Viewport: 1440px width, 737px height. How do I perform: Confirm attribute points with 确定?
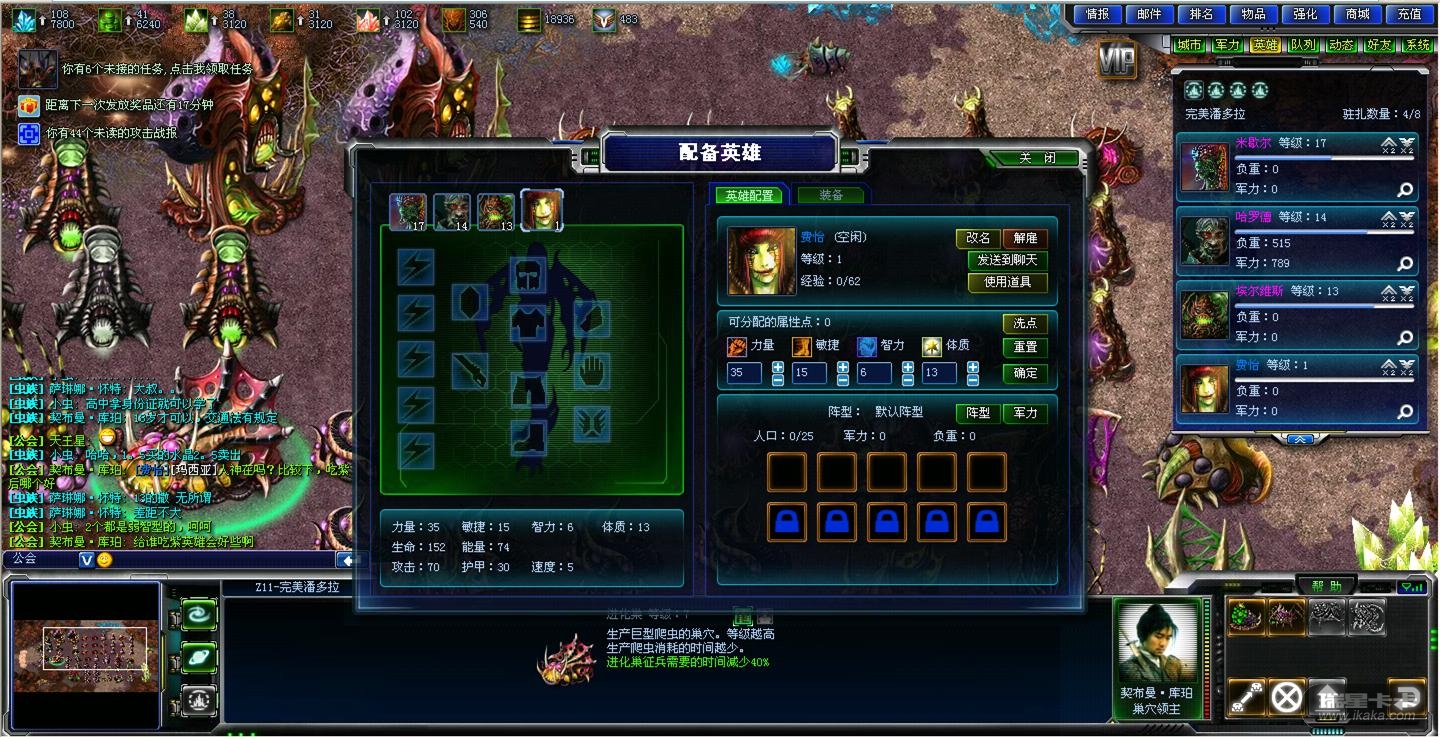pyautogui.click(x=1025, y=373)
